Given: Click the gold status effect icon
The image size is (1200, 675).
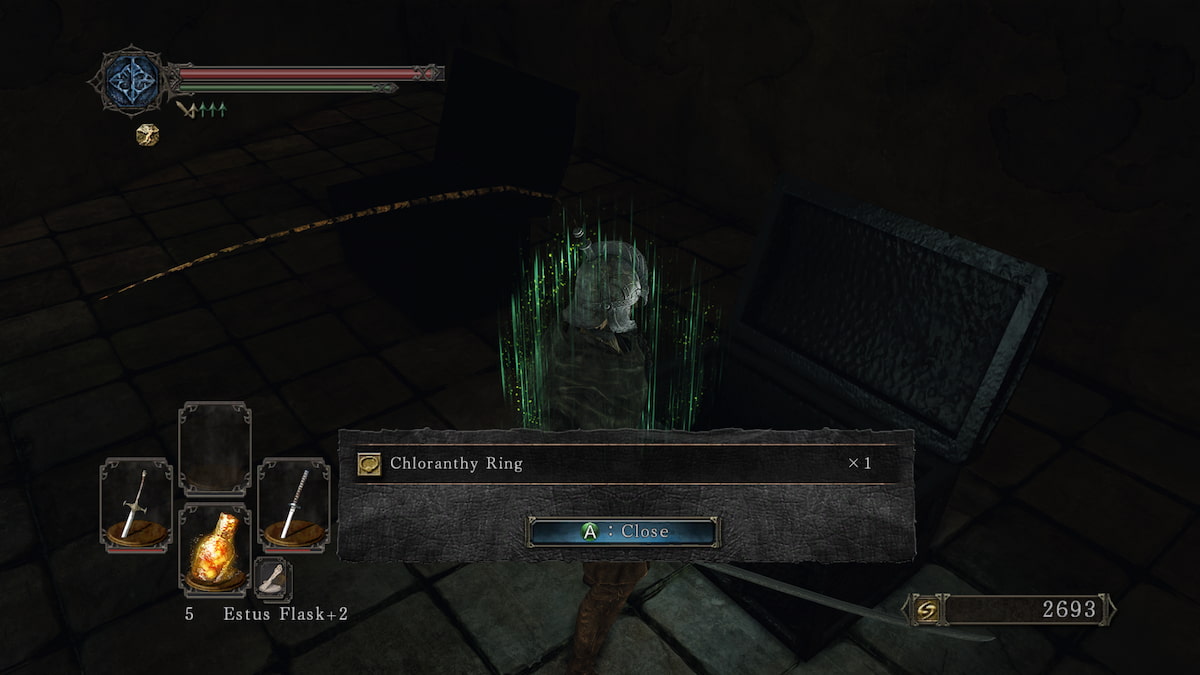Looking at the screenshot, I should 147,134.
